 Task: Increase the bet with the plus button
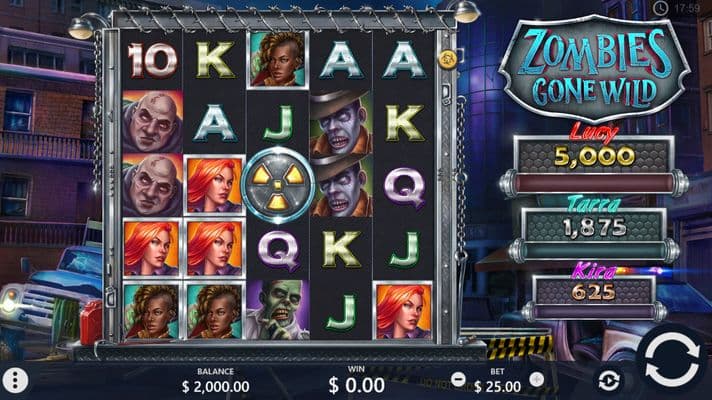pyautogui.click(x=537, y=380)
